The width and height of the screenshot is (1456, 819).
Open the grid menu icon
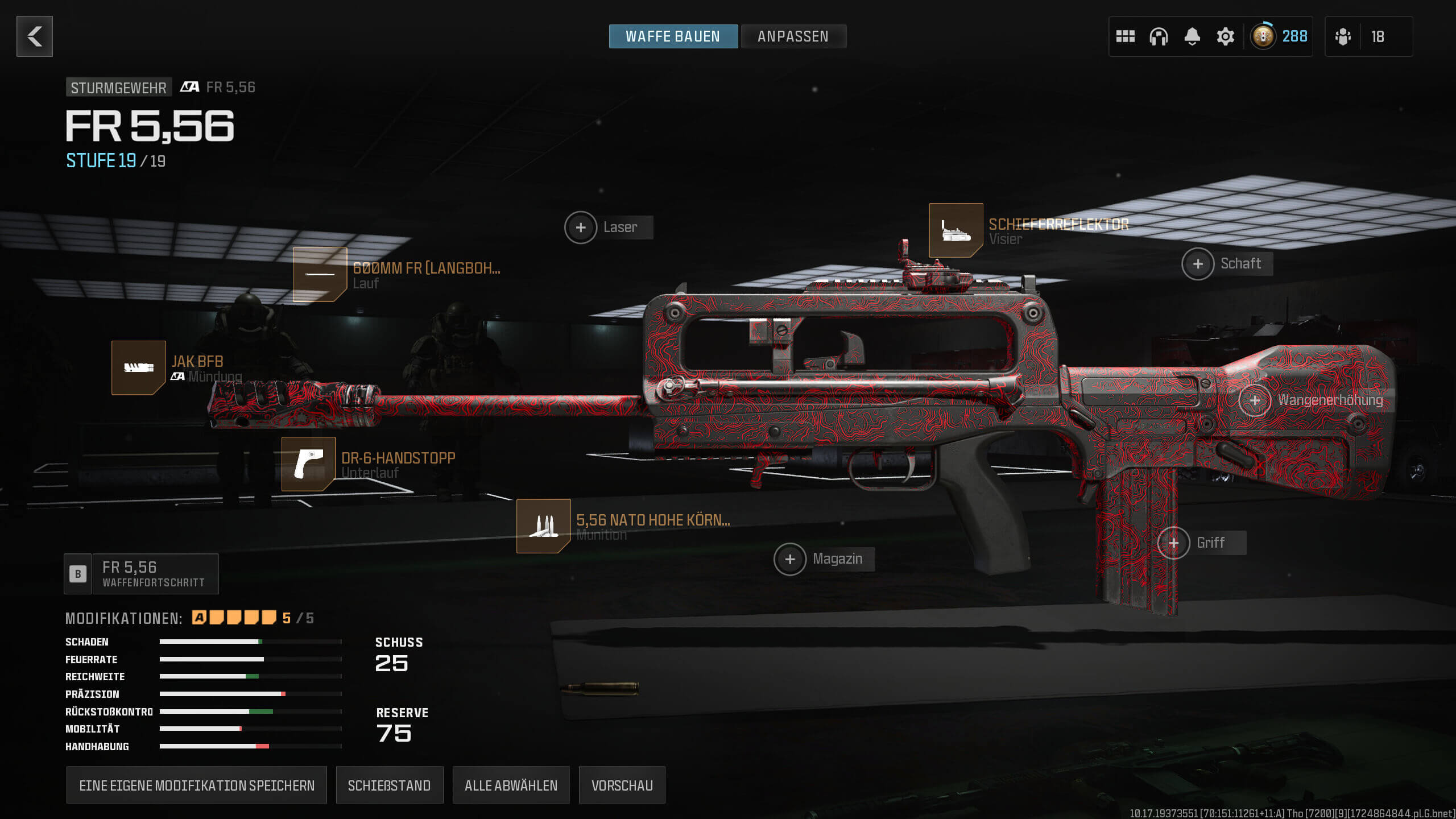[x=1125, y=36]
